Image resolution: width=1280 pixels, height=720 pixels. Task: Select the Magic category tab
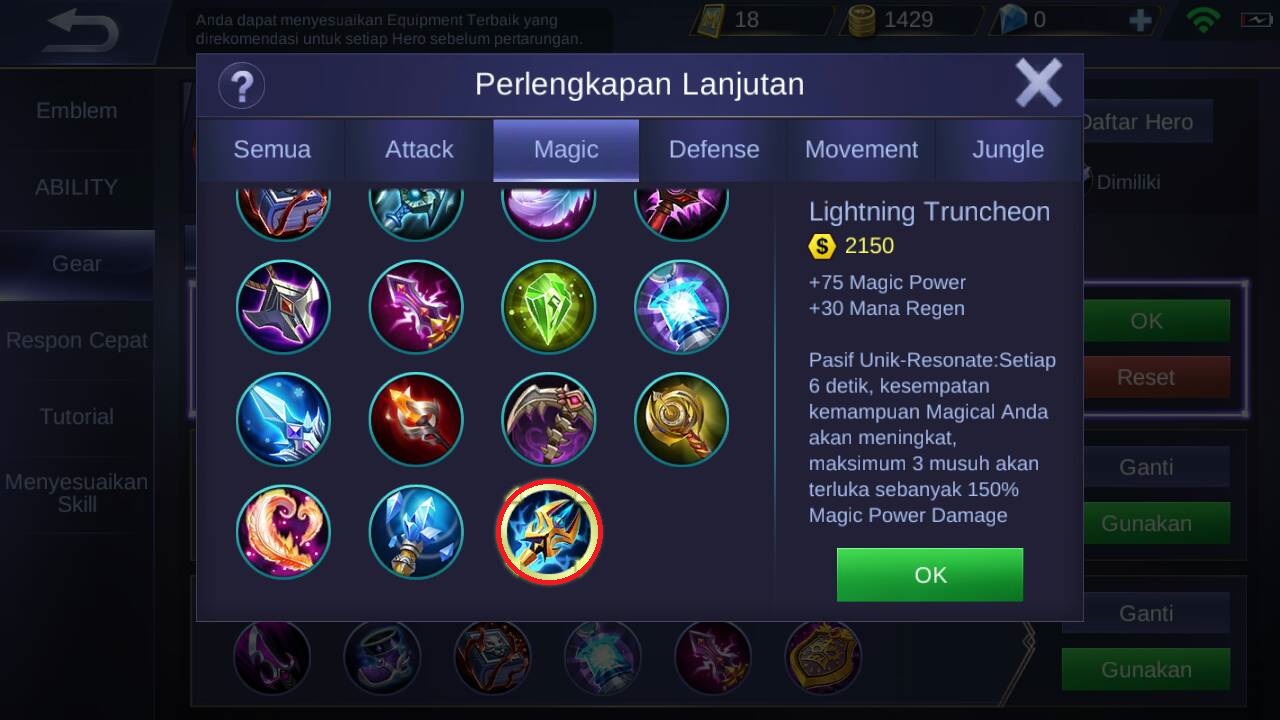point(566,150)
